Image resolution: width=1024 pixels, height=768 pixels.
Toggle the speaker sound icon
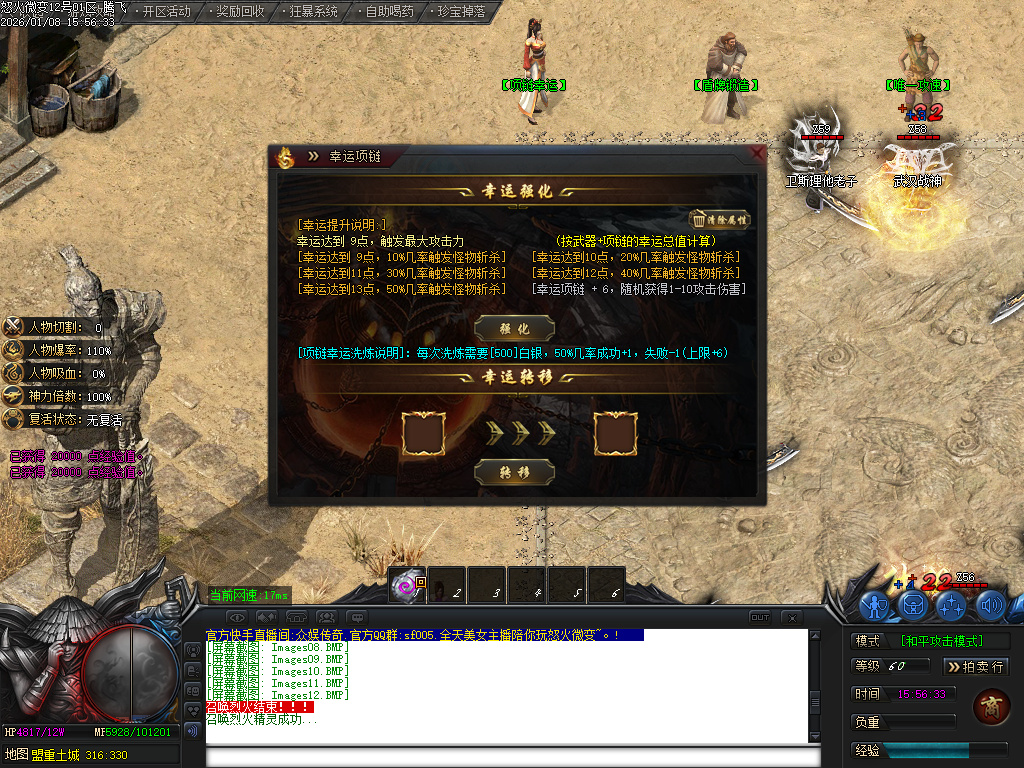click(x=990, y=605)
